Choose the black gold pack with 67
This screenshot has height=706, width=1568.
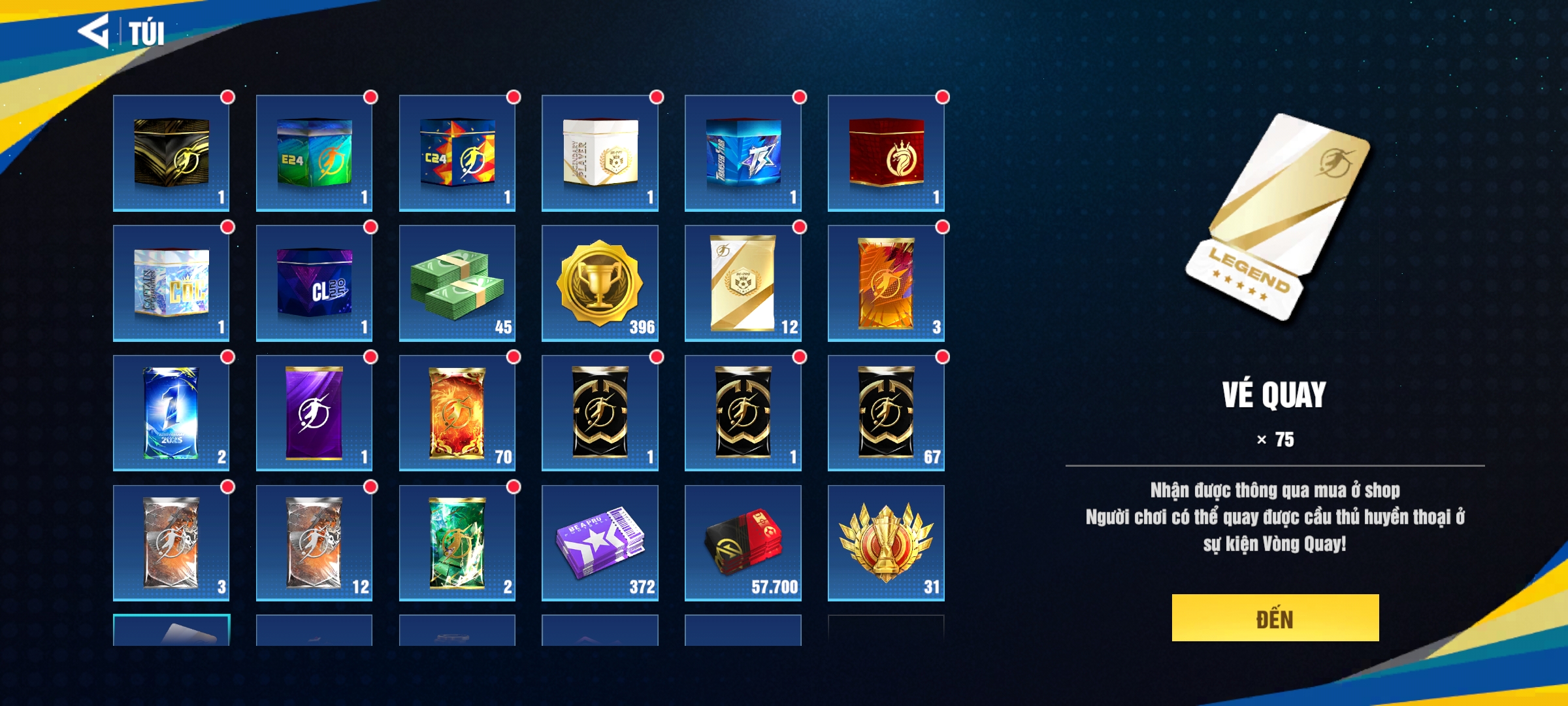(886, 412)
